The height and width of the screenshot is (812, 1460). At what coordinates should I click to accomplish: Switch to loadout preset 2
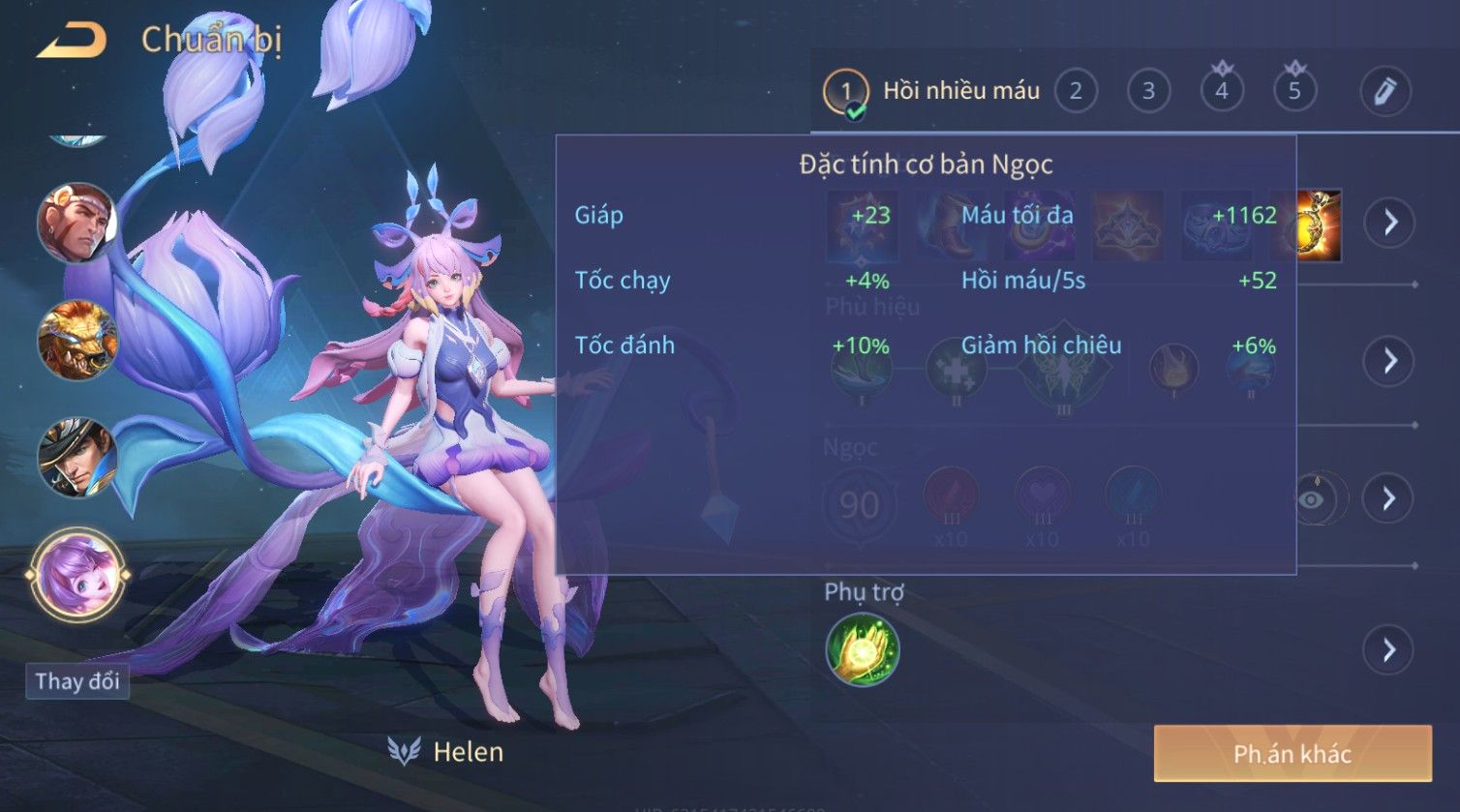[1075, 92]
